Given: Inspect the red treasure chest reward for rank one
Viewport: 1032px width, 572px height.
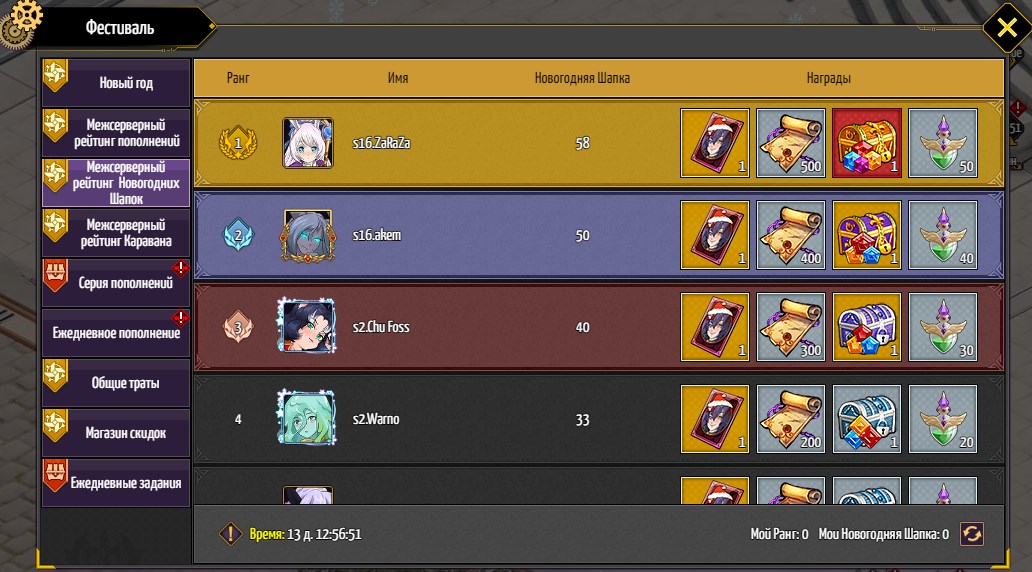Looking at the screenshot, I should (x=867, y=143).
